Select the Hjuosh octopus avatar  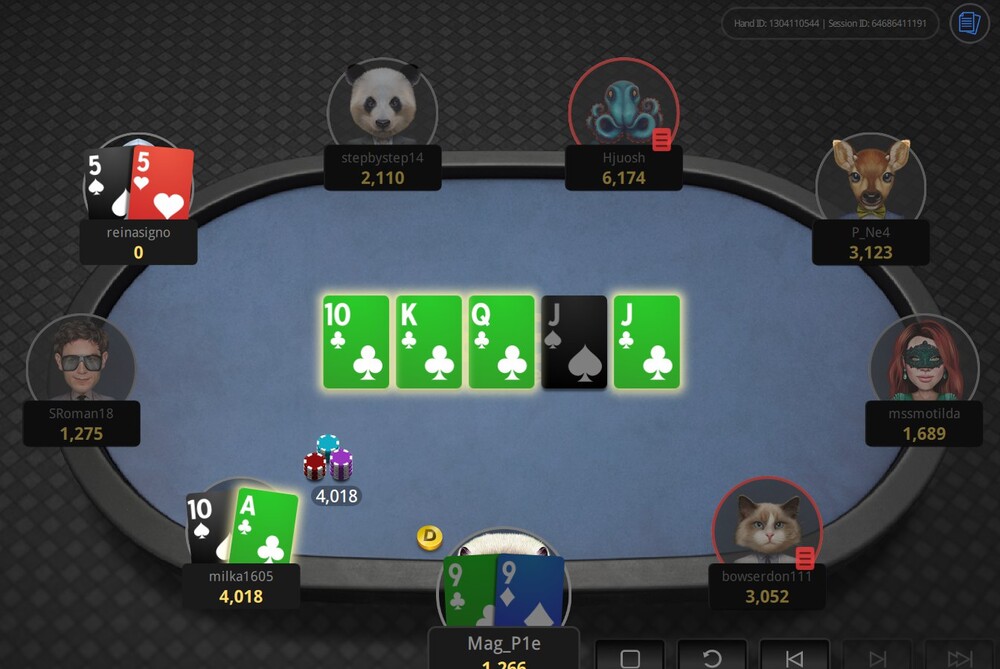point(622,105)
